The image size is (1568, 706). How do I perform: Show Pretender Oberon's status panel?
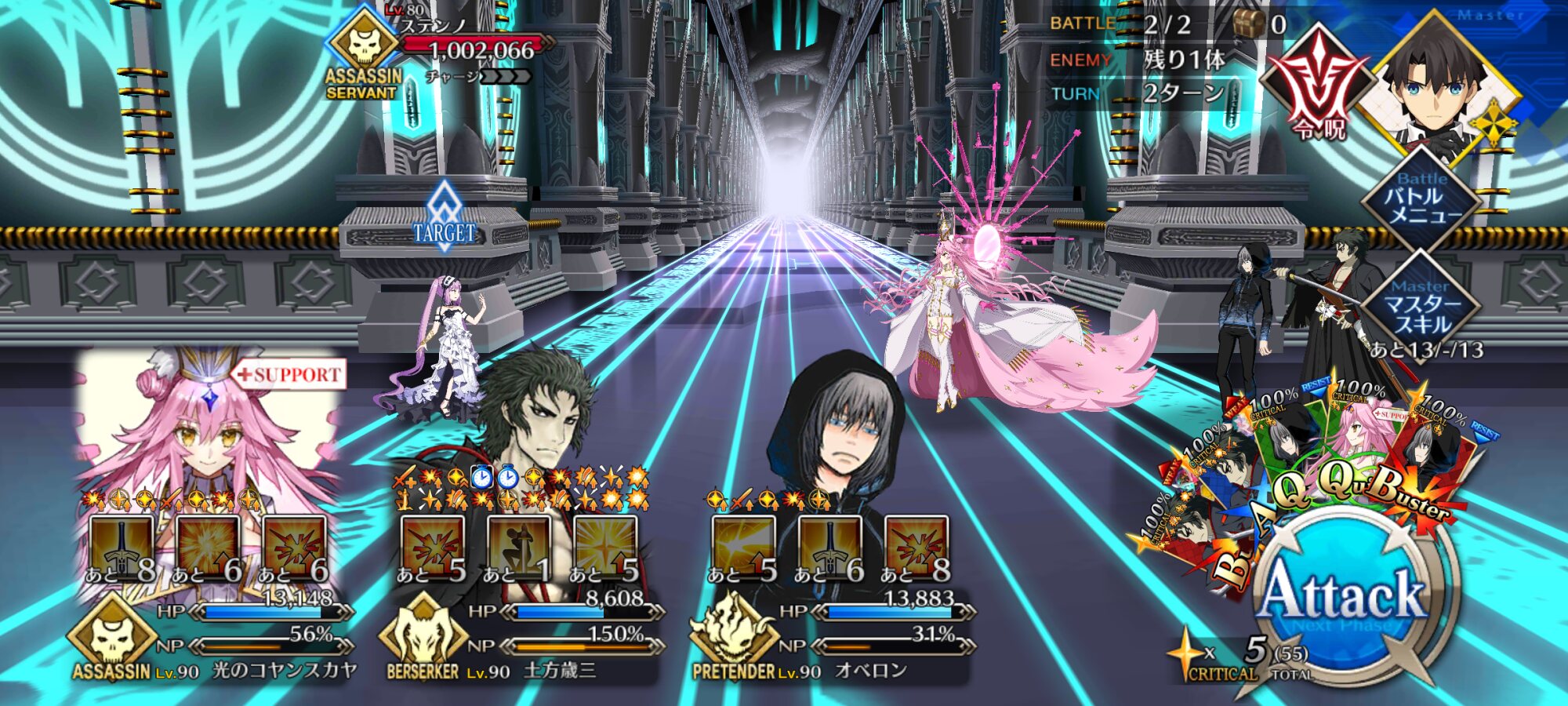833,635
